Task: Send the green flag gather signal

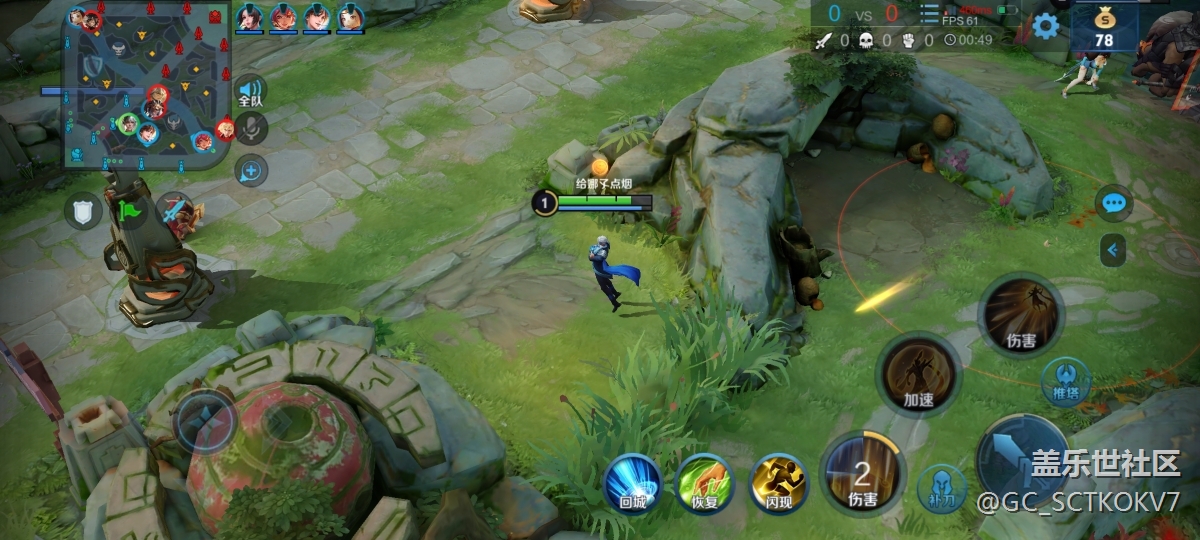Action: [x=129, y=211]
